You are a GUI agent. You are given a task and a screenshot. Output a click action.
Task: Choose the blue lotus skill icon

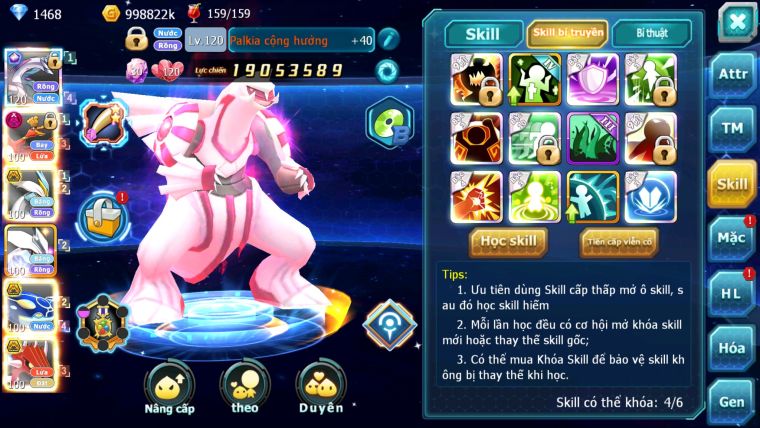click(650, 197)
